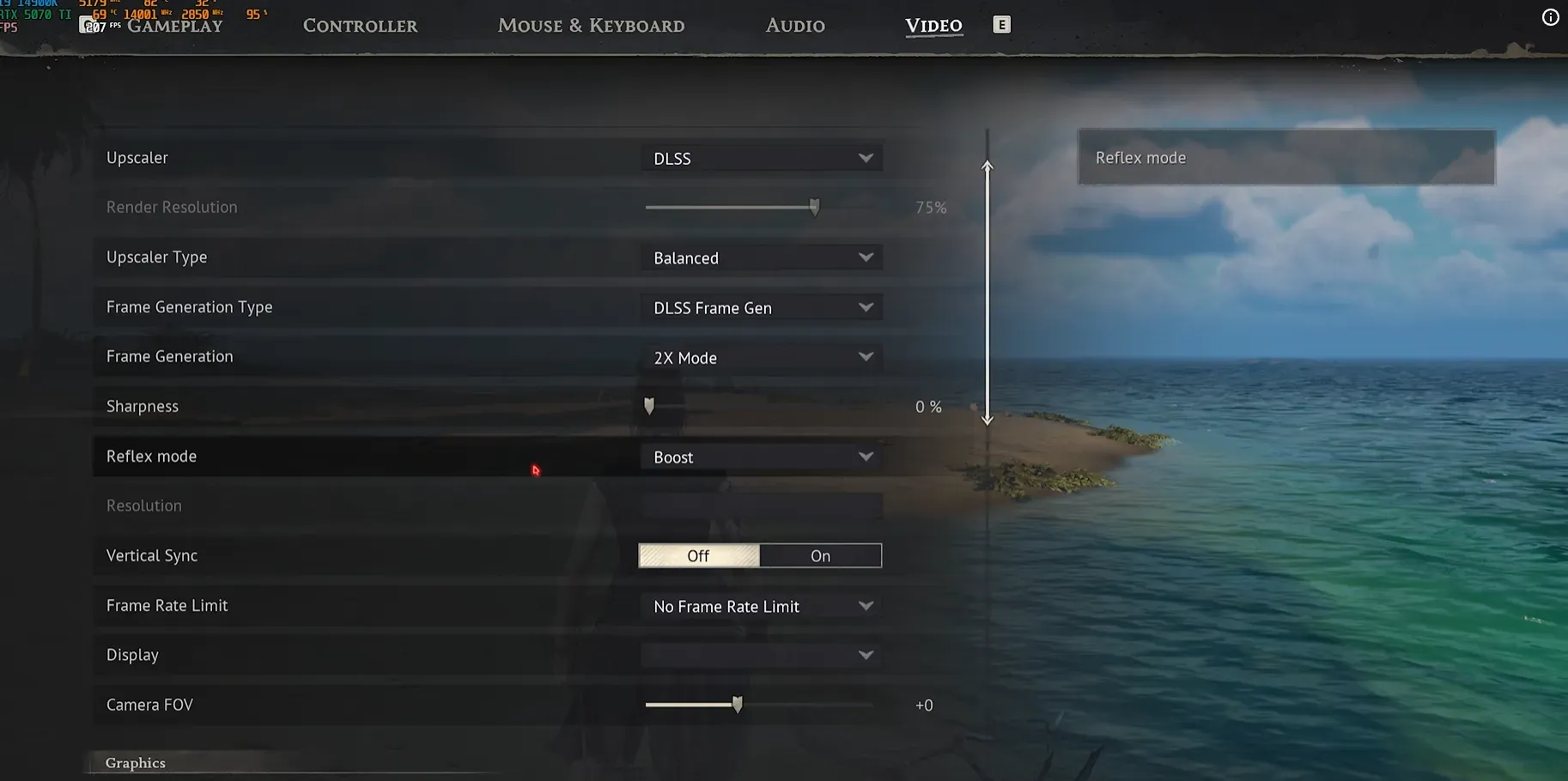This screenshot has height=781, width=1568.
Task: Turn Vertical Sync On
Action: coord(819,555)
